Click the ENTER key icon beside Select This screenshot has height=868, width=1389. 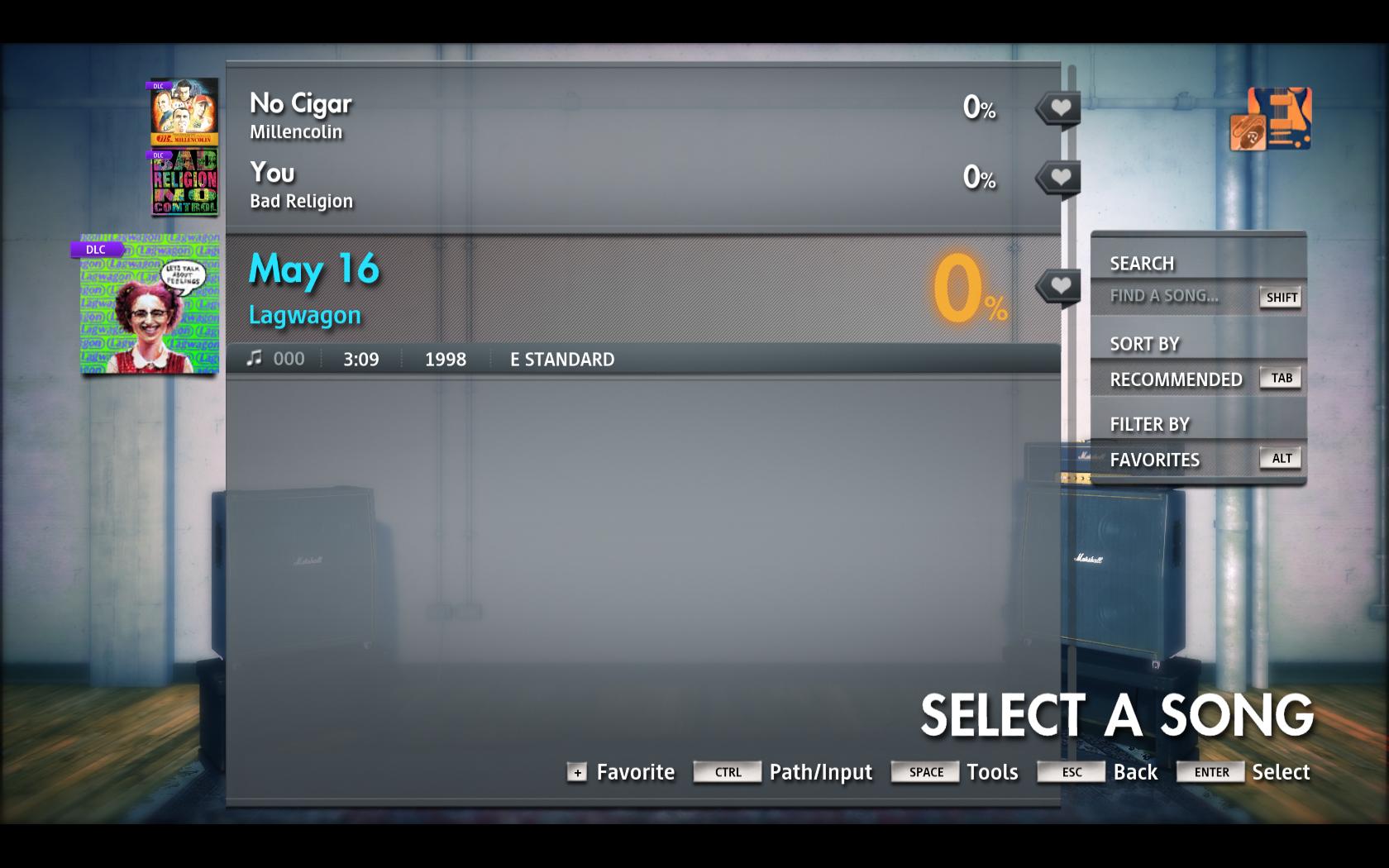(1210, 772)
